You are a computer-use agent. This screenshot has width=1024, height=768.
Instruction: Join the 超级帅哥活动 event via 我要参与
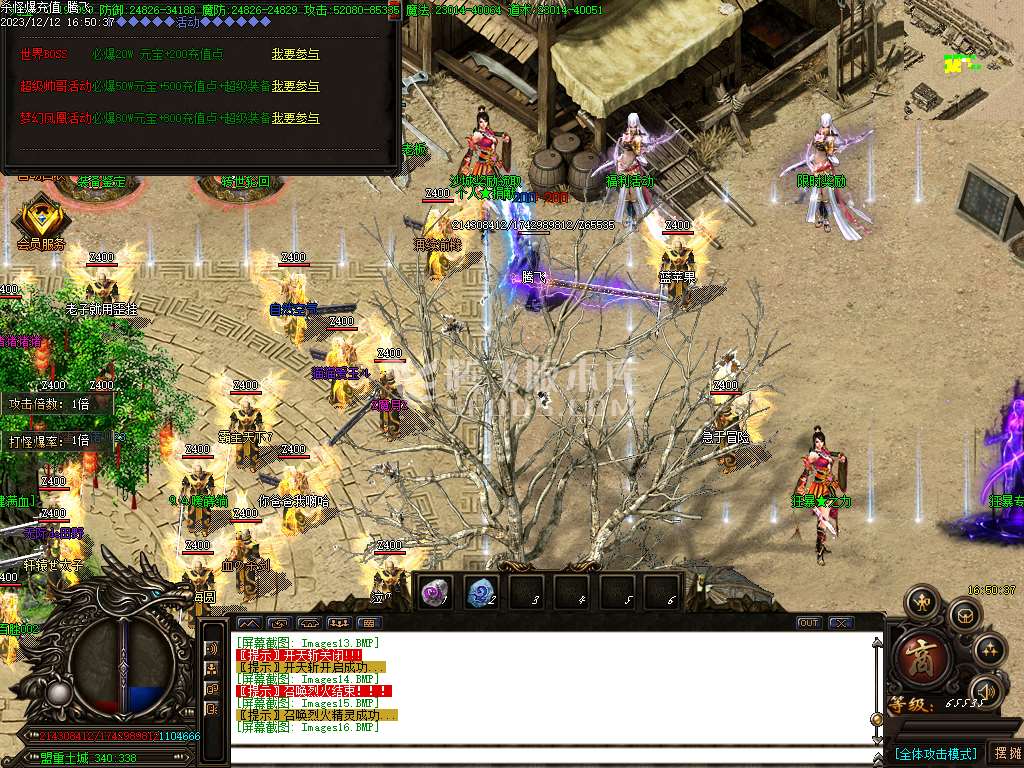click(x=295, y=86)
